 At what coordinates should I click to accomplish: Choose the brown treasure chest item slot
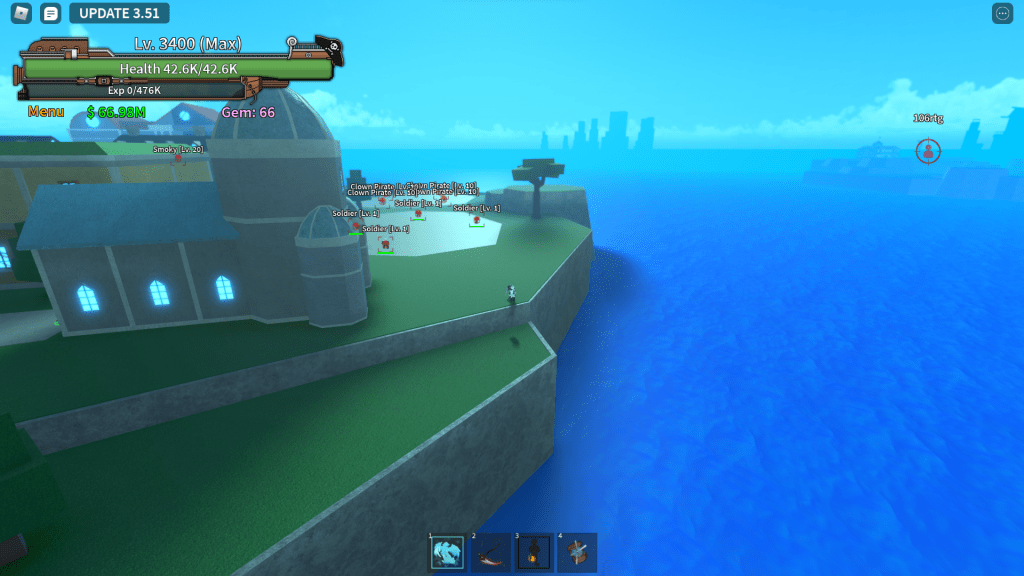click(x=576, y=552)
